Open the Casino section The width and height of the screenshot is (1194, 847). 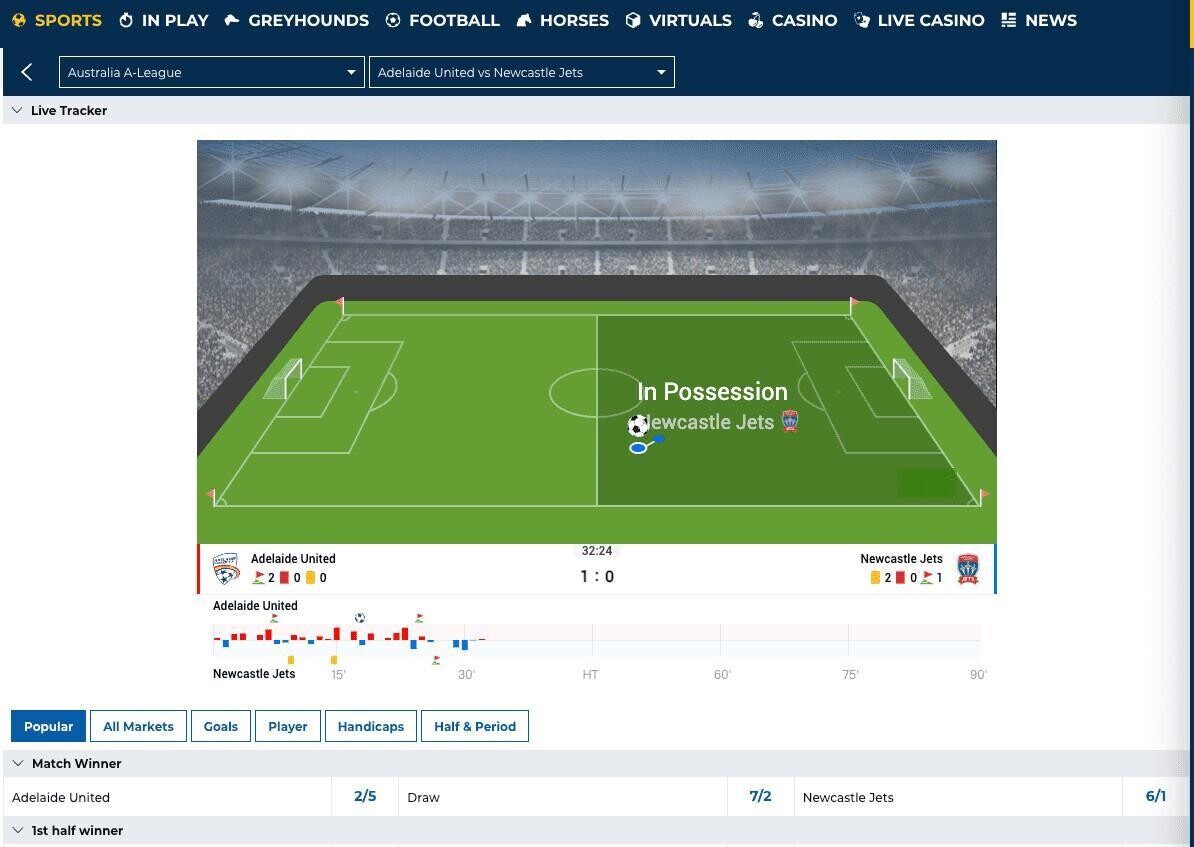793,20
